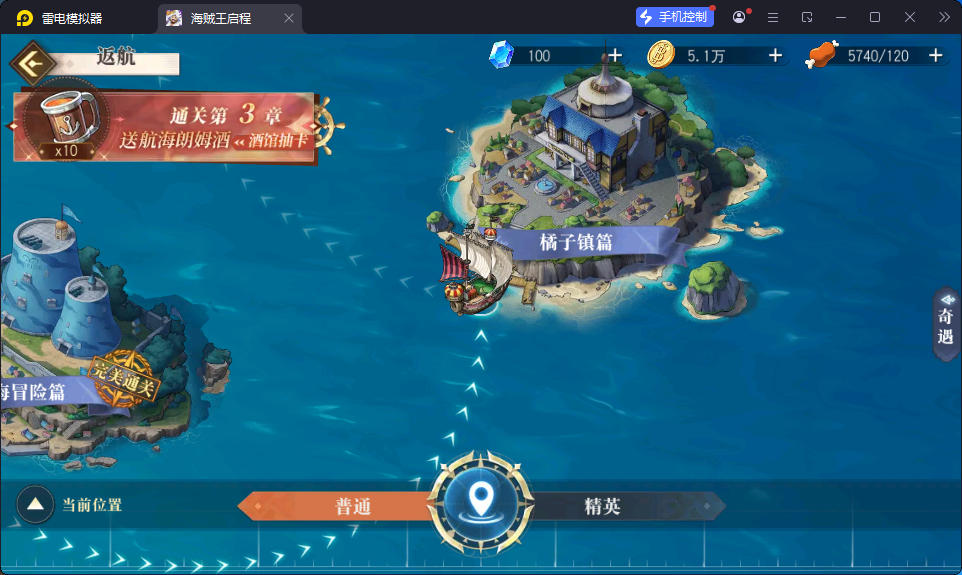The image size is (962, 575).
Task: Add more blue diamonds with plus
Action: point(616,56)
